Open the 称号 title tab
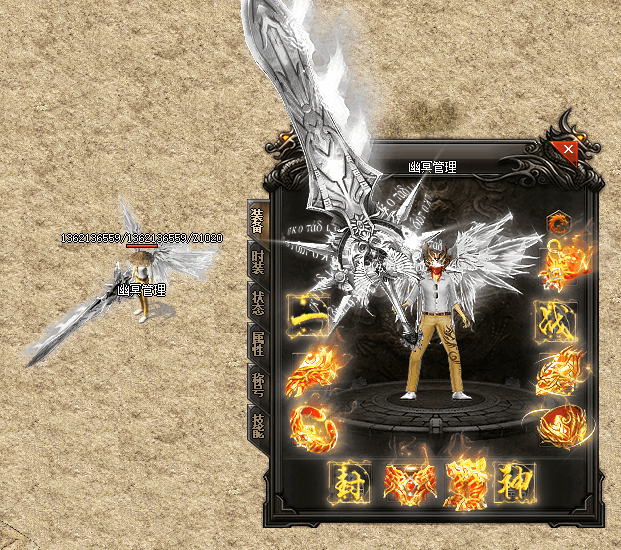This screenshot has height=550, width=621. tap(257, 383)
